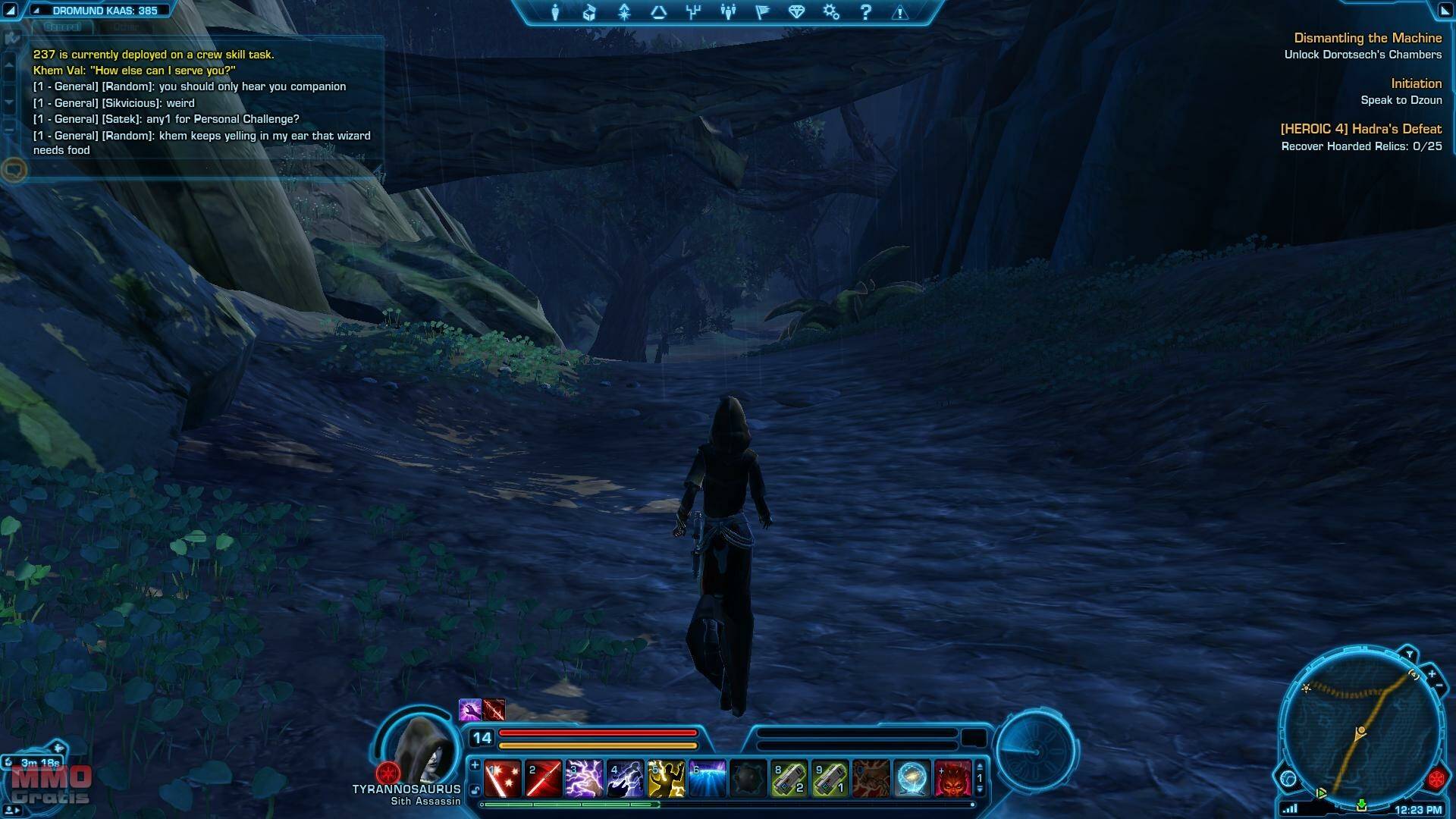
Task: Zoom in the minimap with plus button
Action: 1432,673
